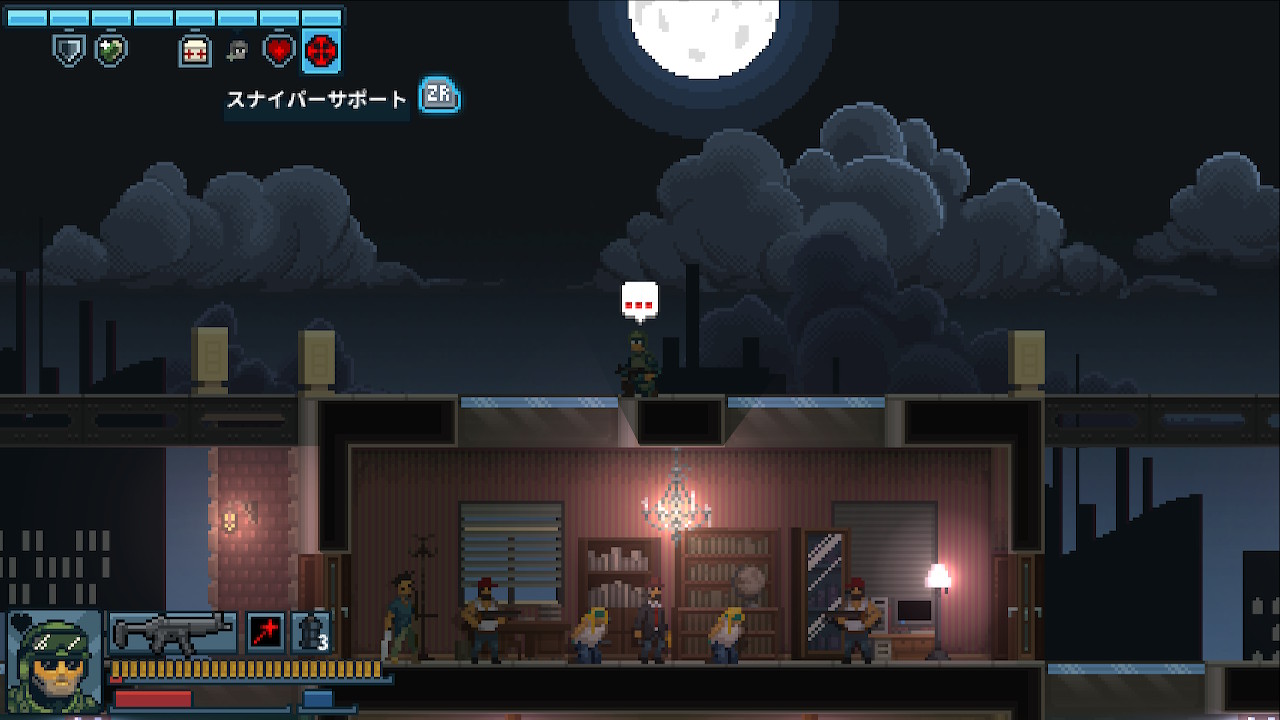Activate the green sparkle shield icon
The width and height of the screenshot is (1280, 720).
[x=110, y=50]
